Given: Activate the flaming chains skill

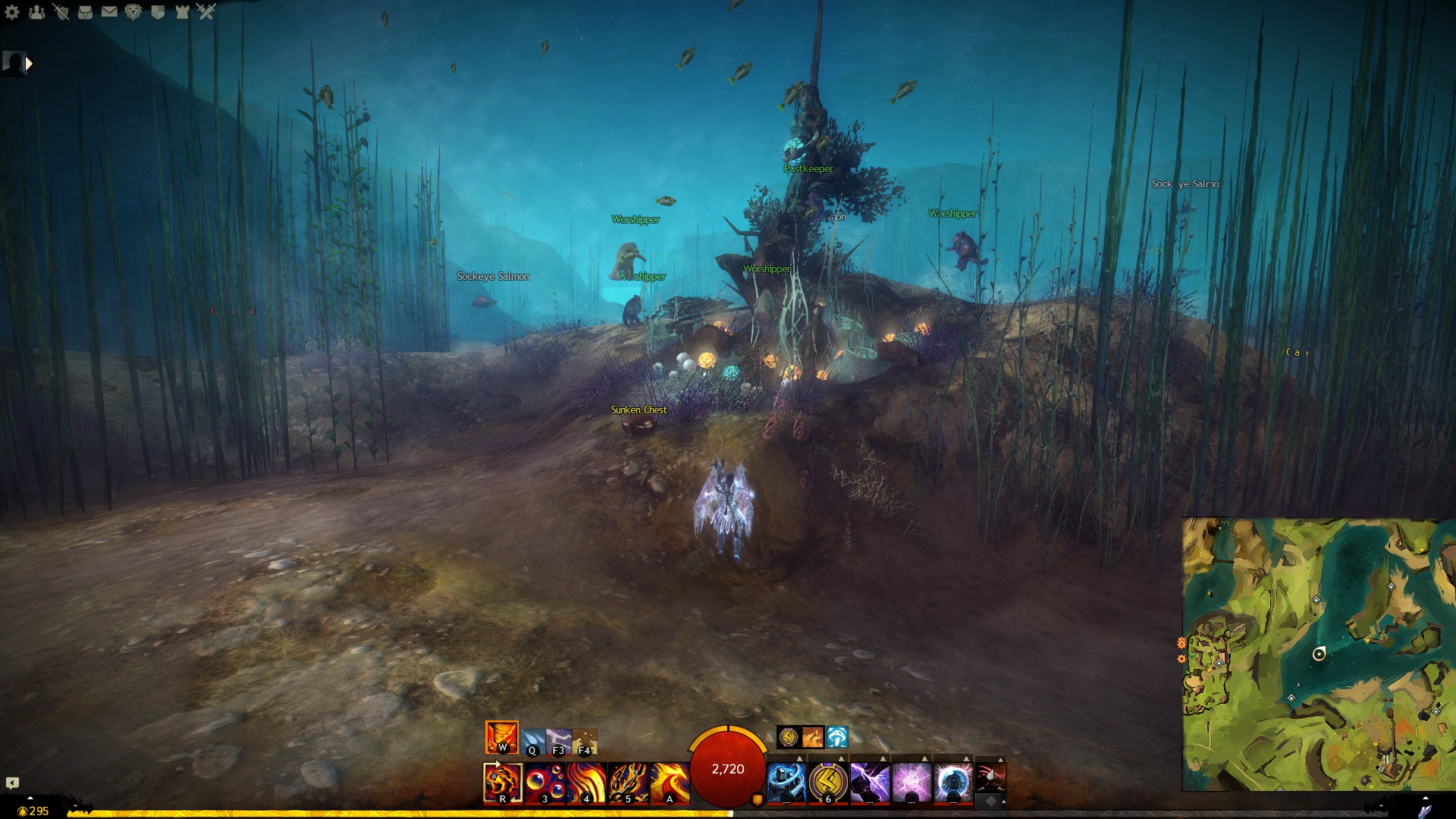Looking at the screenshot, I should pyautogui.click(x=628, y=783).
